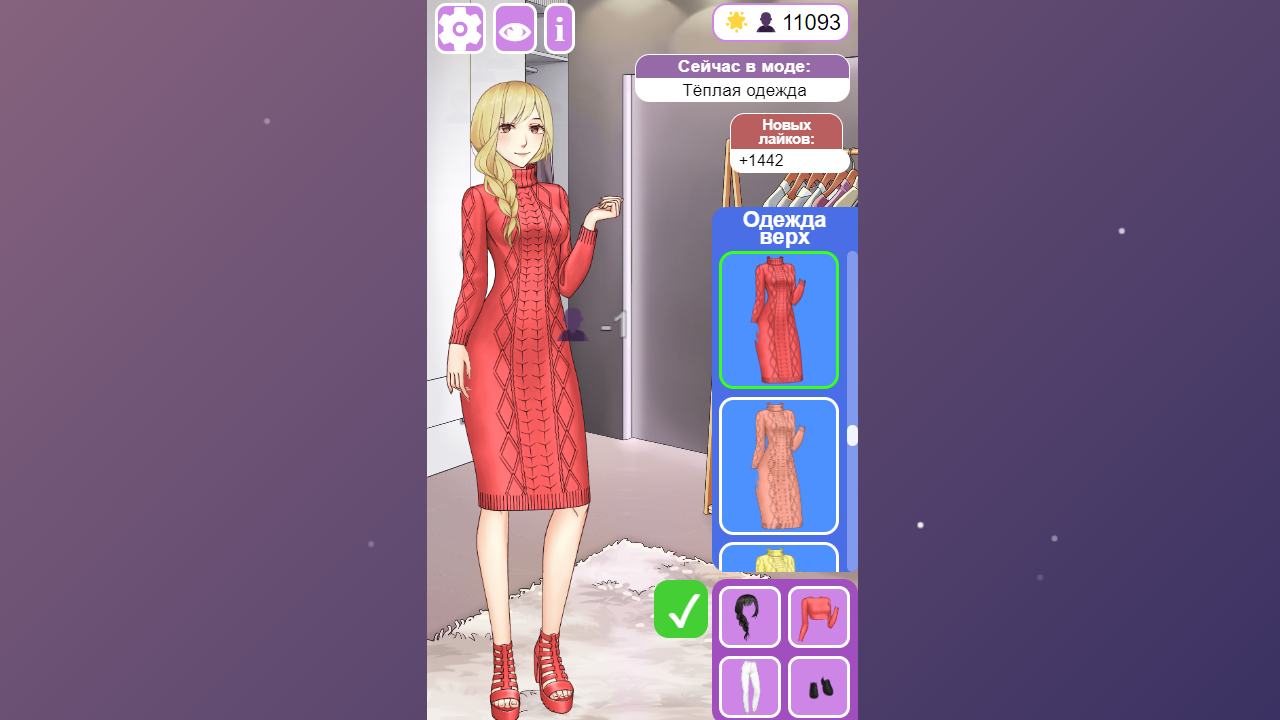The height and width of the screenshot is (720, 1280).
Task: Select the shoes category with black boots icon
Action: (x=818, y=687)
